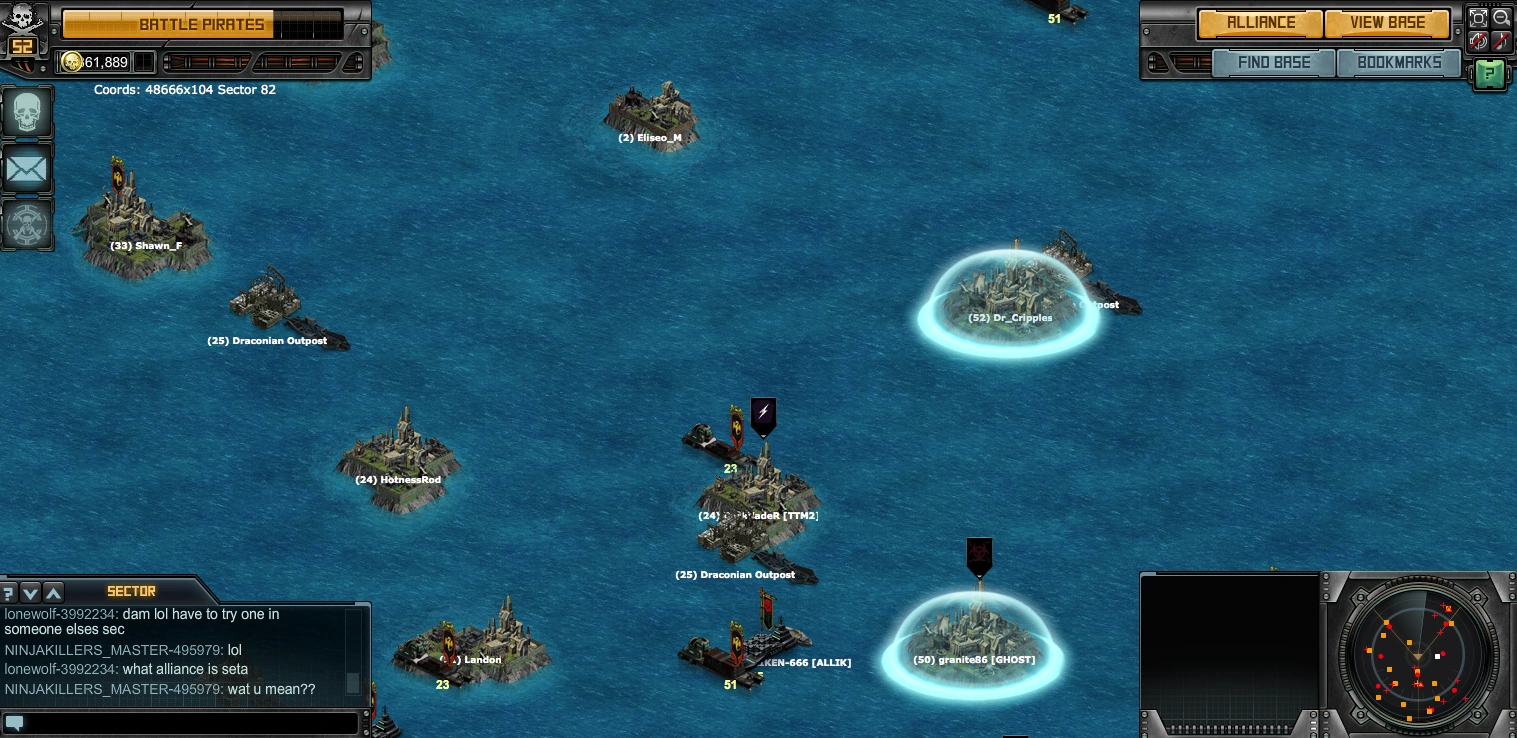Viewport: 1517px width, 738px height.
Task: Unmute sound effects via crossed speaker icon
Action: (1478, 41)
